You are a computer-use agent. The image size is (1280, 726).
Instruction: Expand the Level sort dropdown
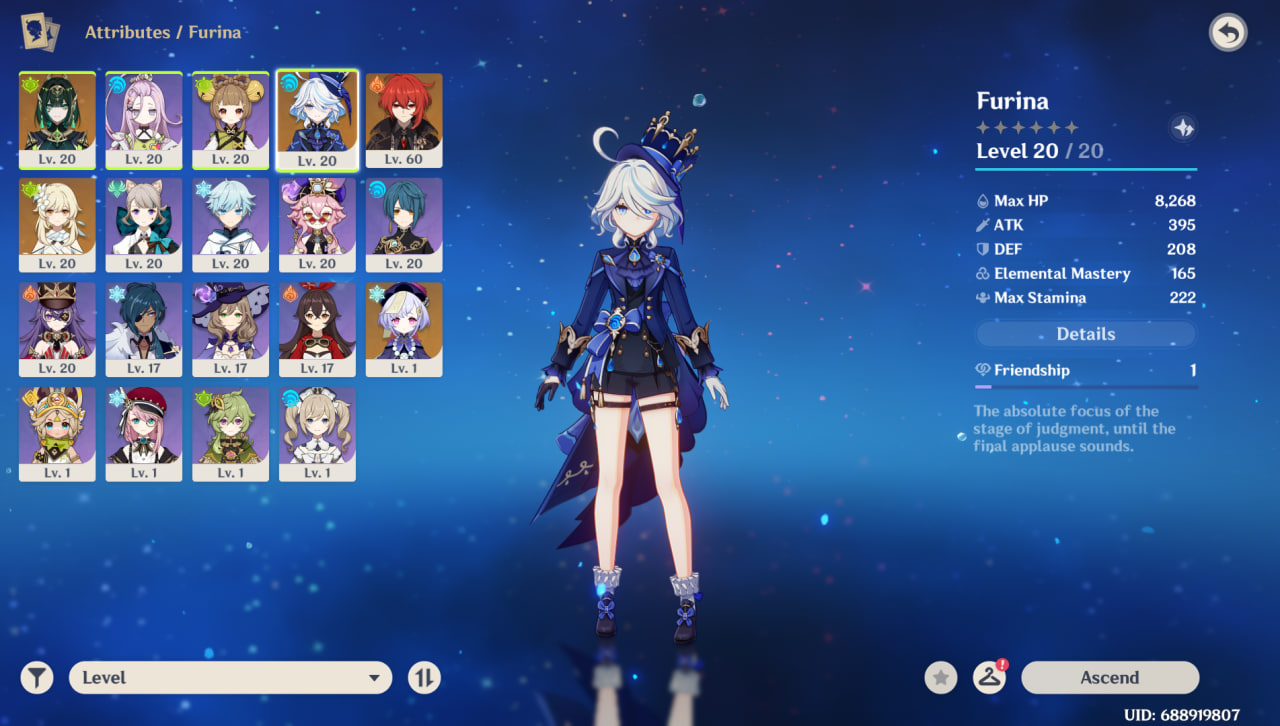230,677
